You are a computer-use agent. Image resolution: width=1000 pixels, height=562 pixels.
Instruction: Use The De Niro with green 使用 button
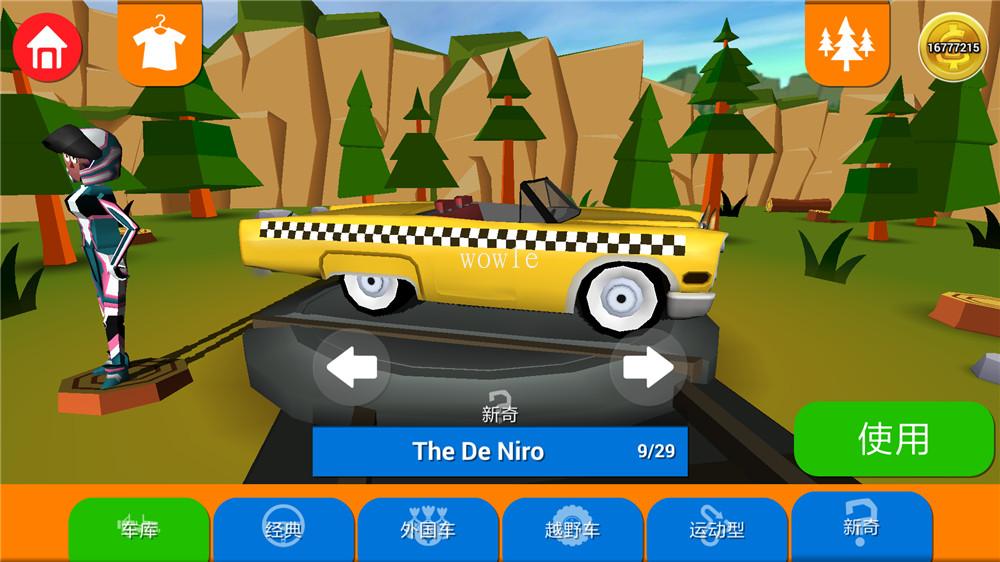click(x=893, y=439)
